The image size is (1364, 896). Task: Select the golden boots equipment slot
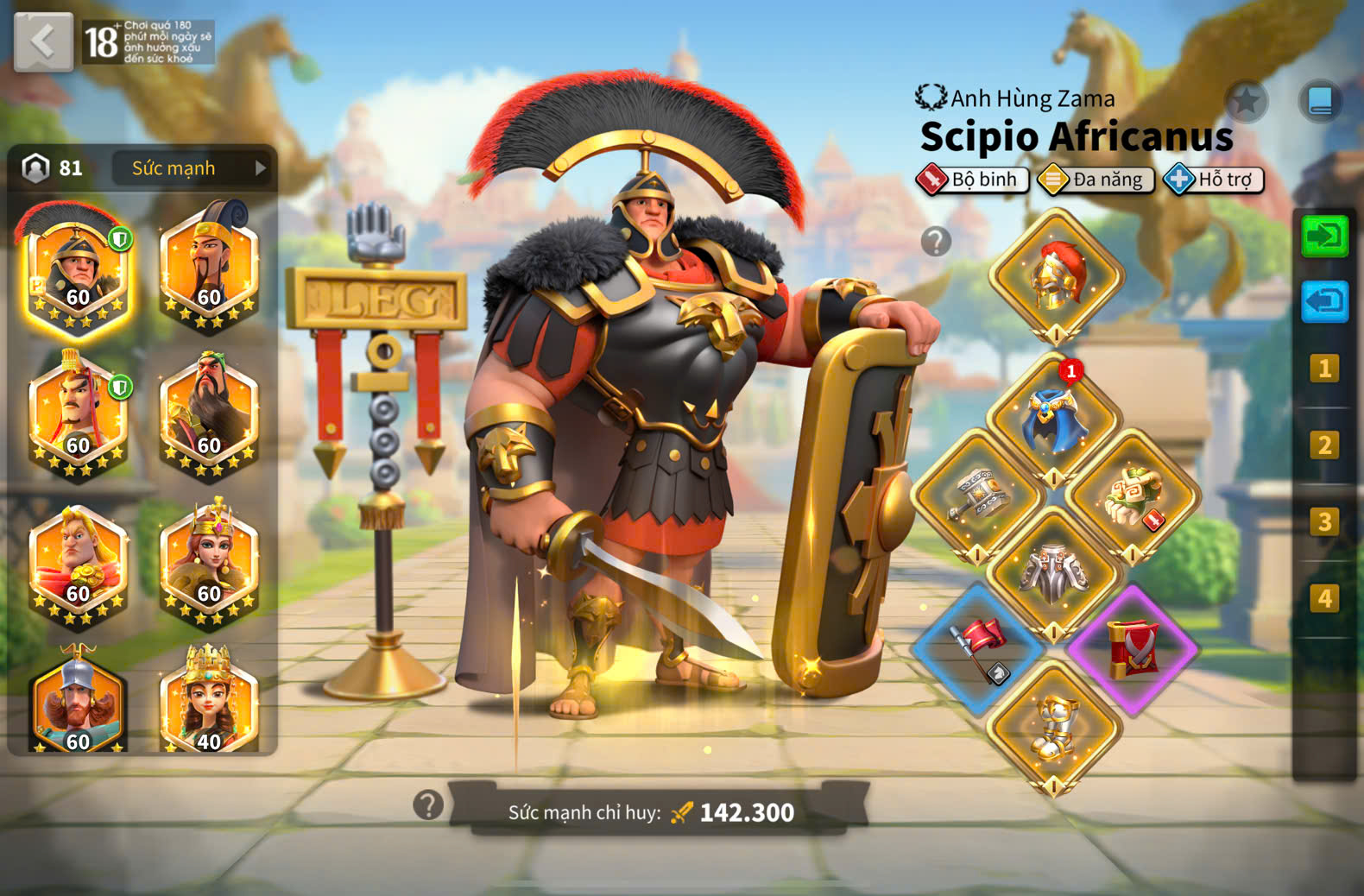1053,727
